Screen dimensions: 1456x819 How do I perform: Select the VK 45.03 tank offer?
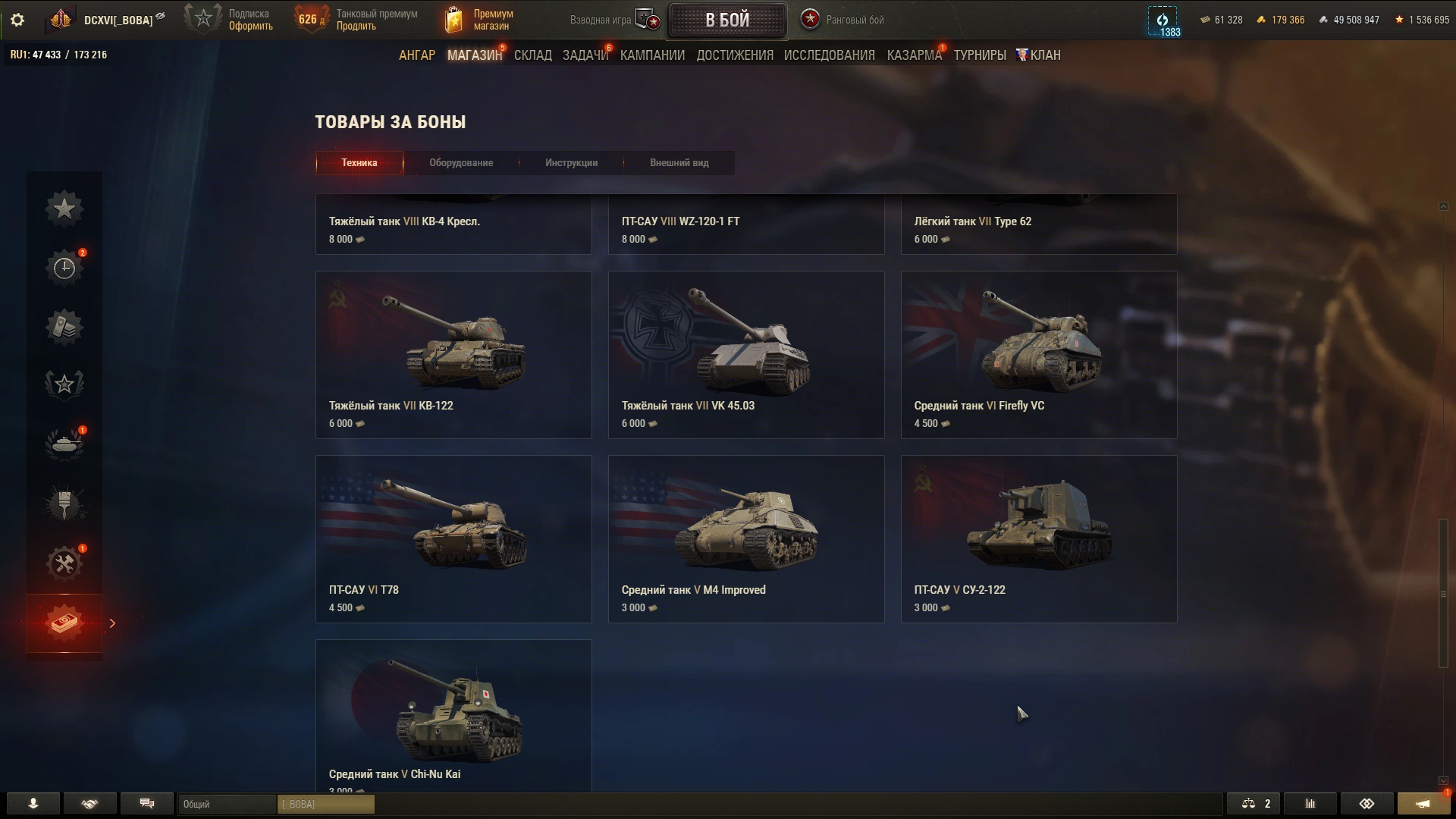click(x=746, y=355)
